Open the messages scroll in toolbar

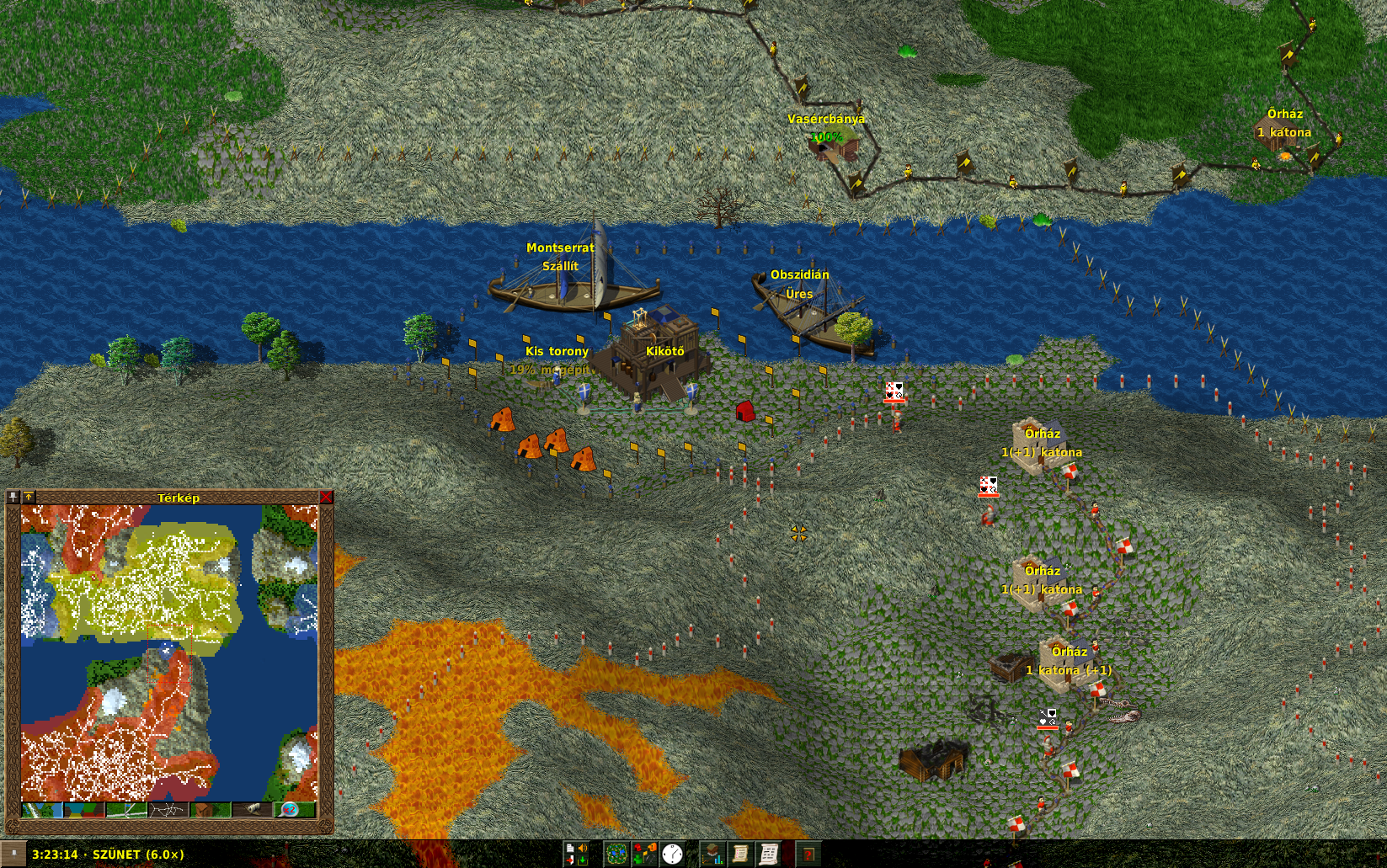click(769, 854)
